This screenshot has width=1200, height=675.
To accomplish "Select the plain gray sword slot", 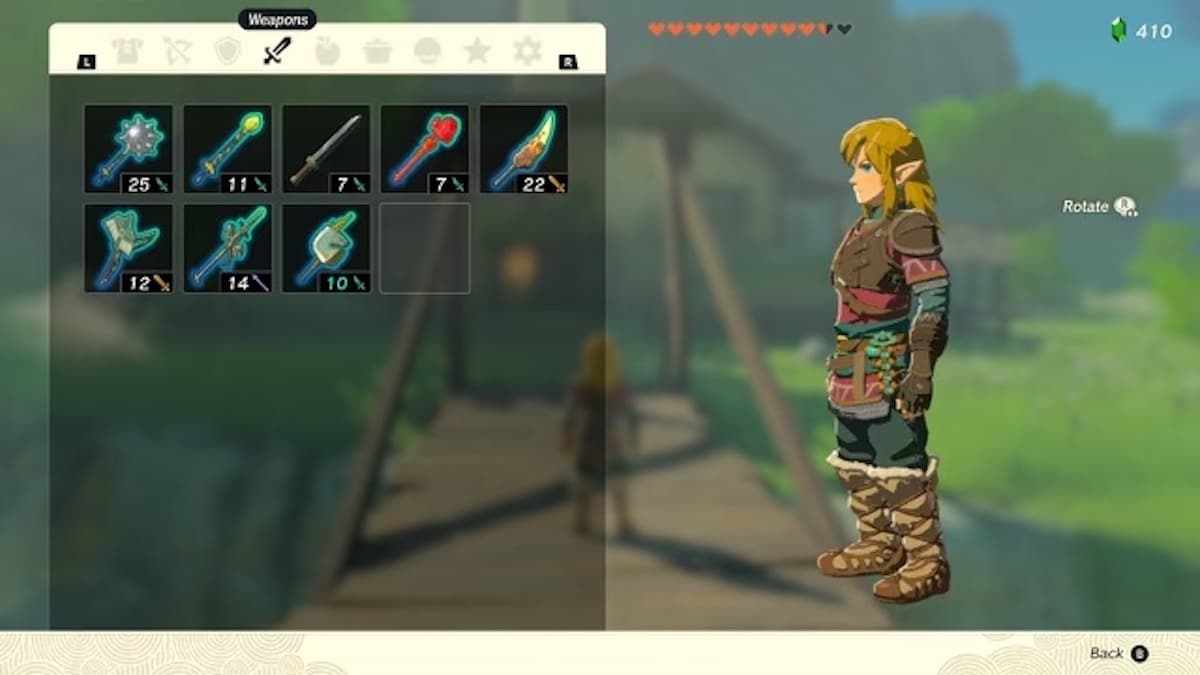I will (x=326, y=149).
